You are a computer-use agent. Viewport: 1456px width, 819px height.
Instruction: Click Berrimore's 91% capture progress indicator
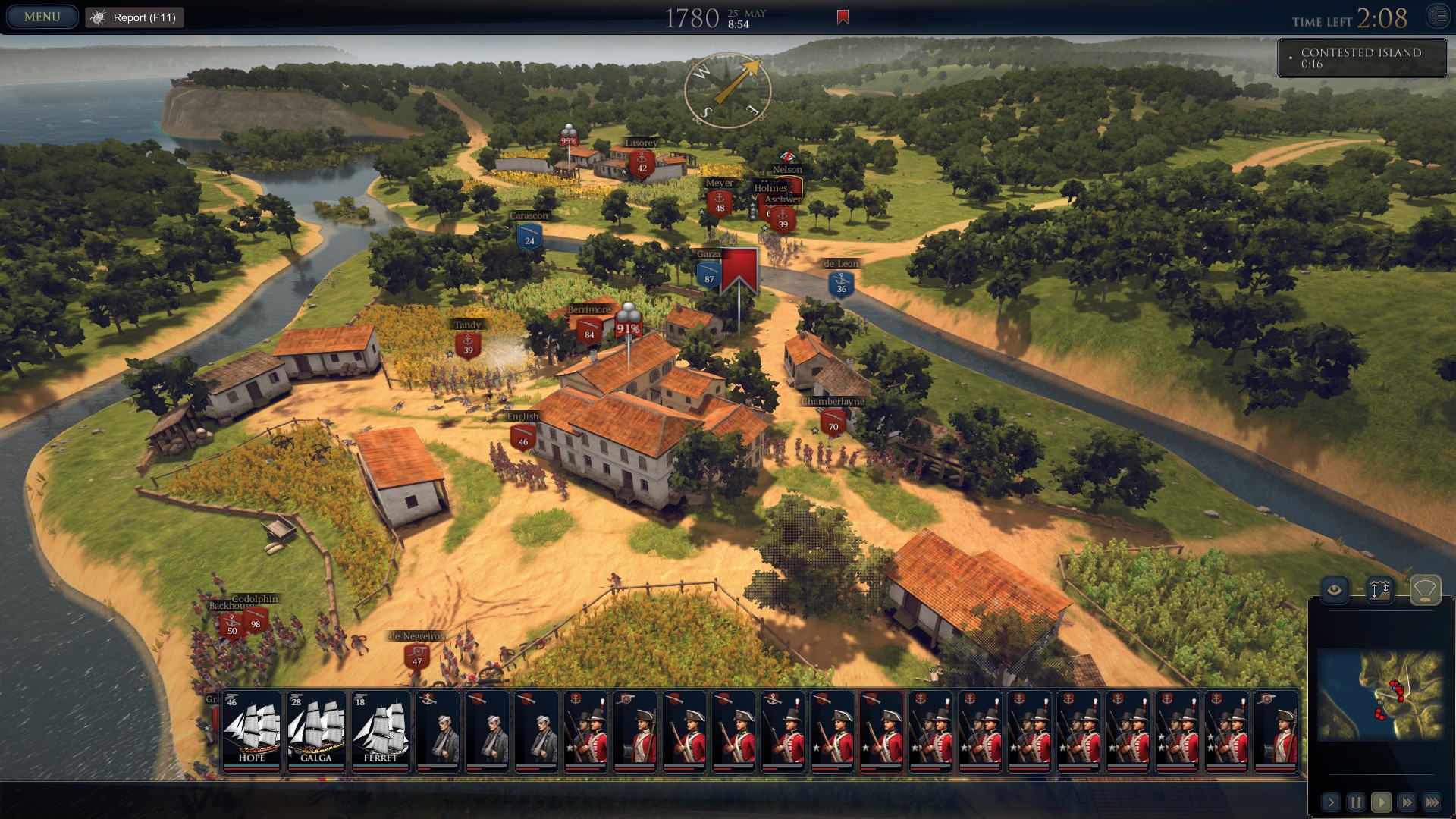[628, 329]
